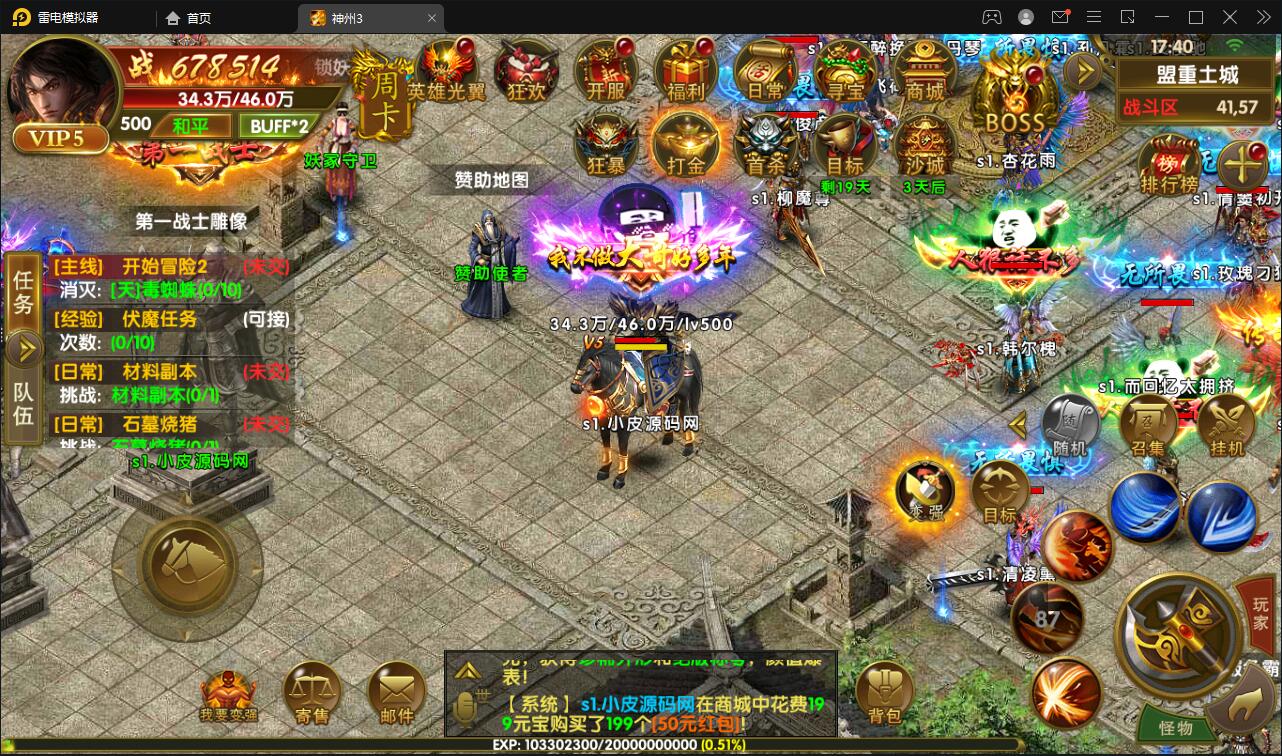The height and width of the screenshot is (756, 1282).
Task: Click the EXP progress bar at bottom
Action: coord(620,745)
